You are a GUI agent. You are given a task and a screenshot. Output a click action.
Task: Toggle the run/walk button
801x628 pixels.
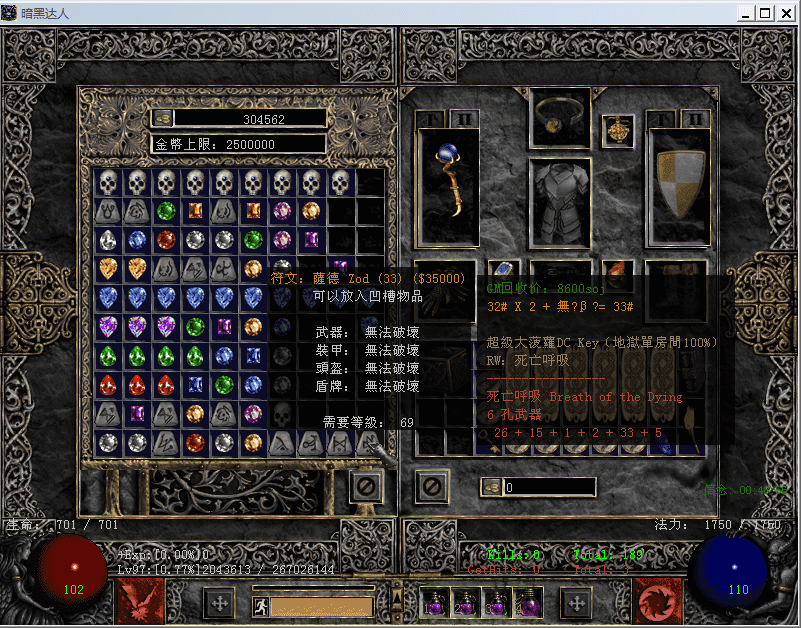(x=259, y=605)
